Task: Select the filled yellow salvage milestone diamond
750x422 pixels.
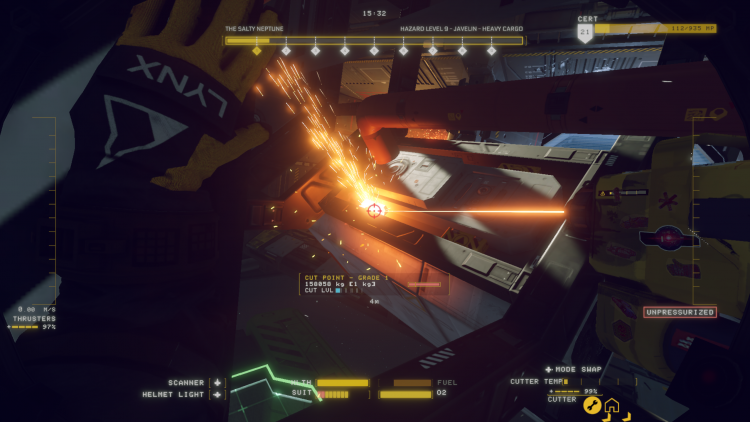Action: 256,50
